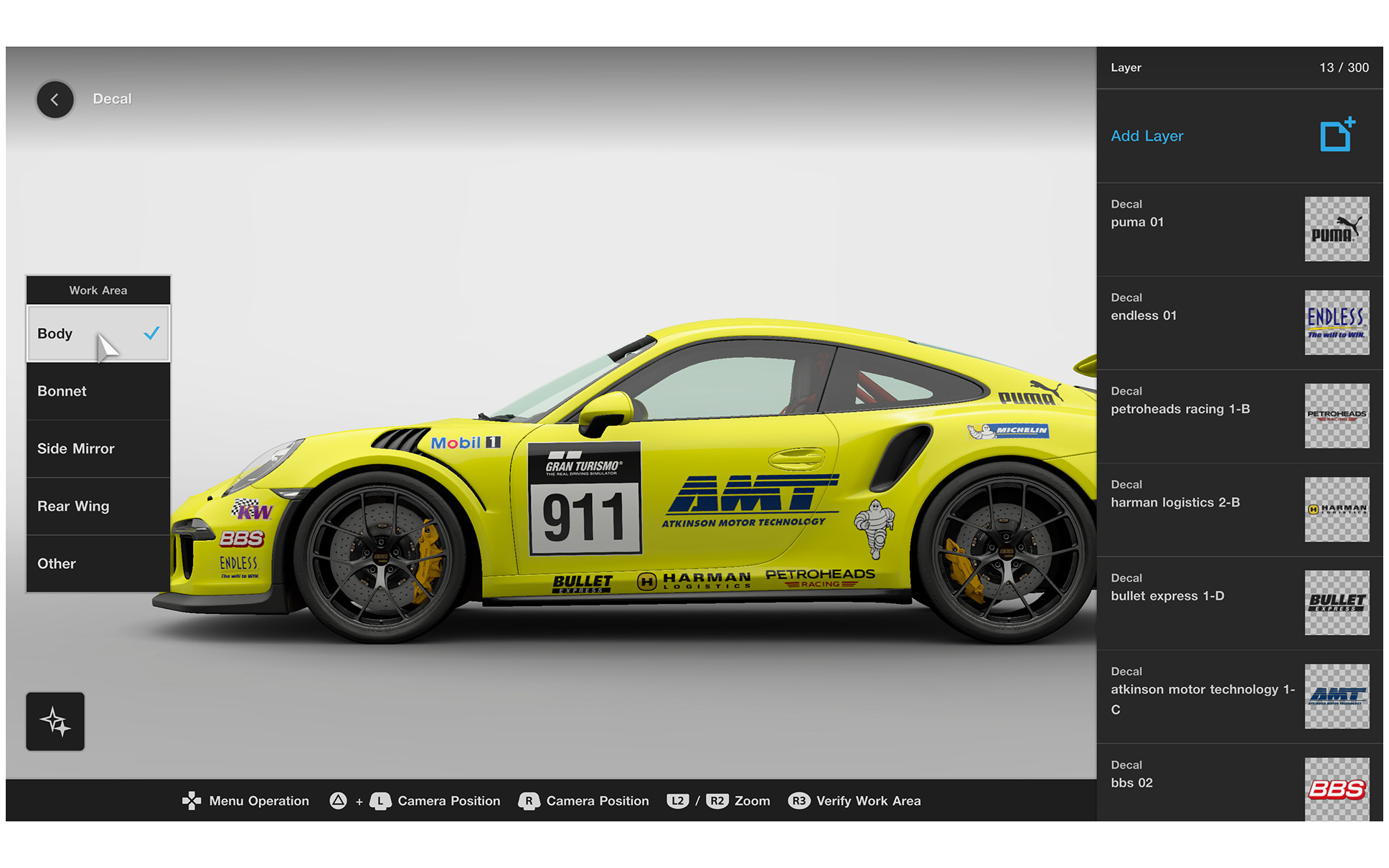The image size is (1389, 868).
Task: Pick the bullet express 1-D layer
Action: [x=1238, y=603]
